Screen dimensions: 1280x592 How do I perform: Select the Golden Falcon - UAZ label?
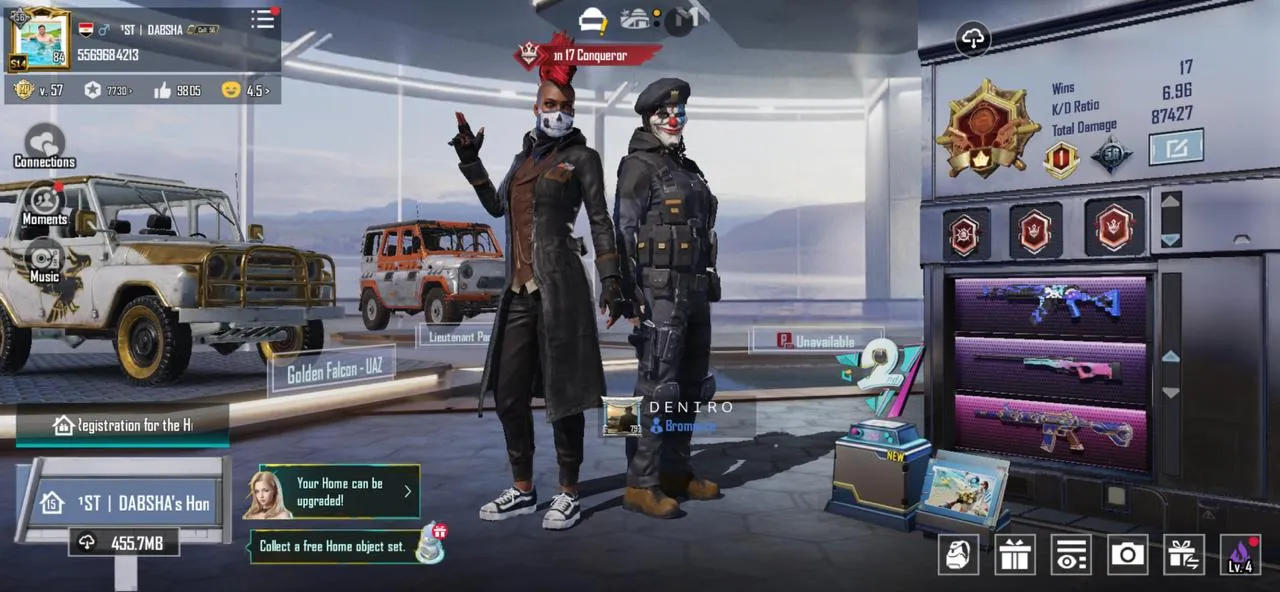333,373
